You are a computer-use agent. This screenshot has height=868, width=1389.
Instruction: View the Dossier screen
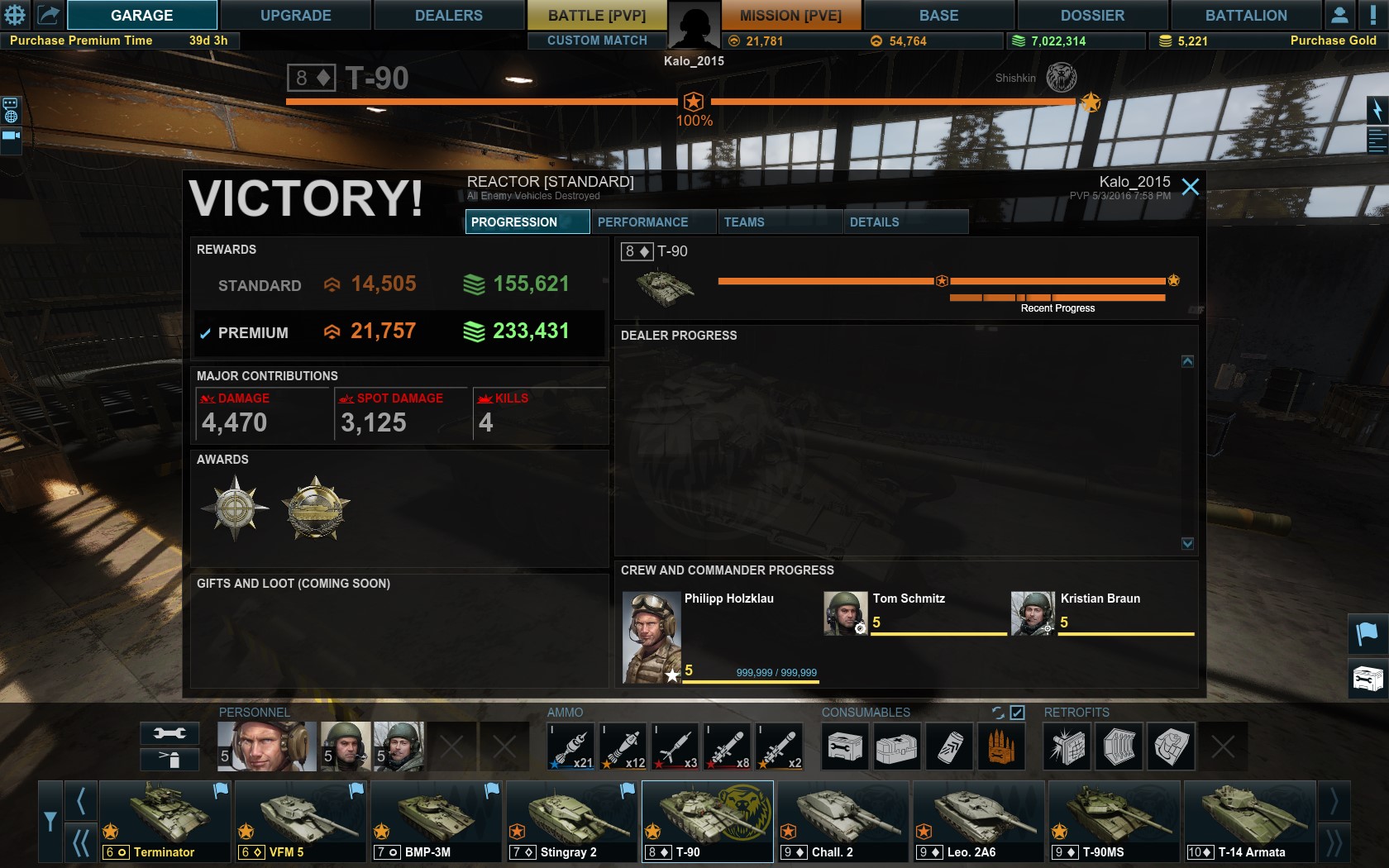pos(1092,15)
